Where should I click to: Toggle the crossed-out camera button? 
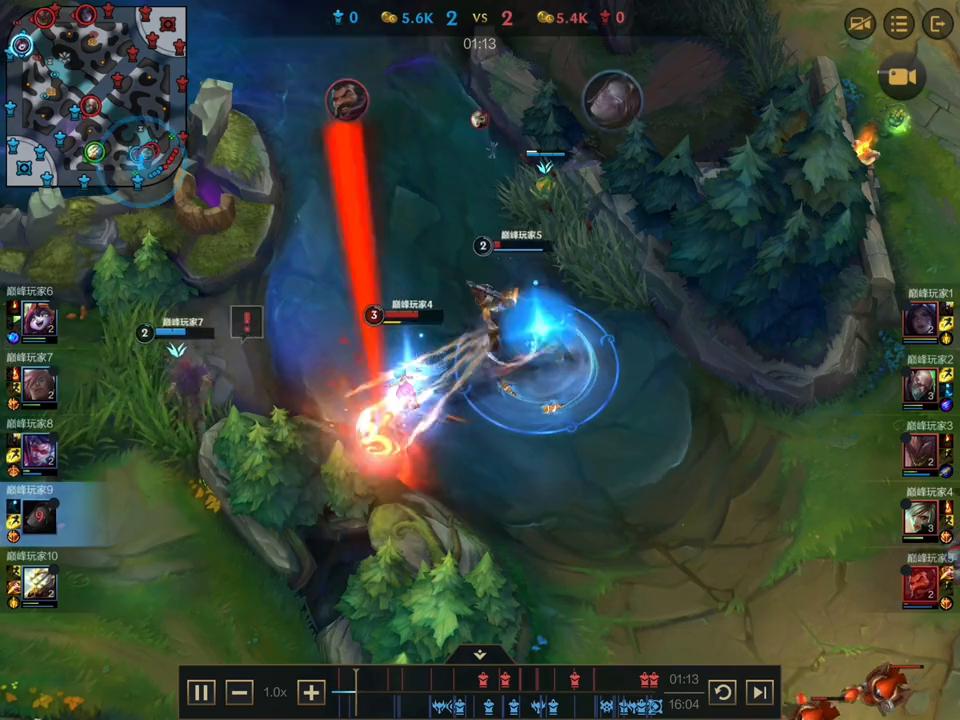[x=860, y=24]
